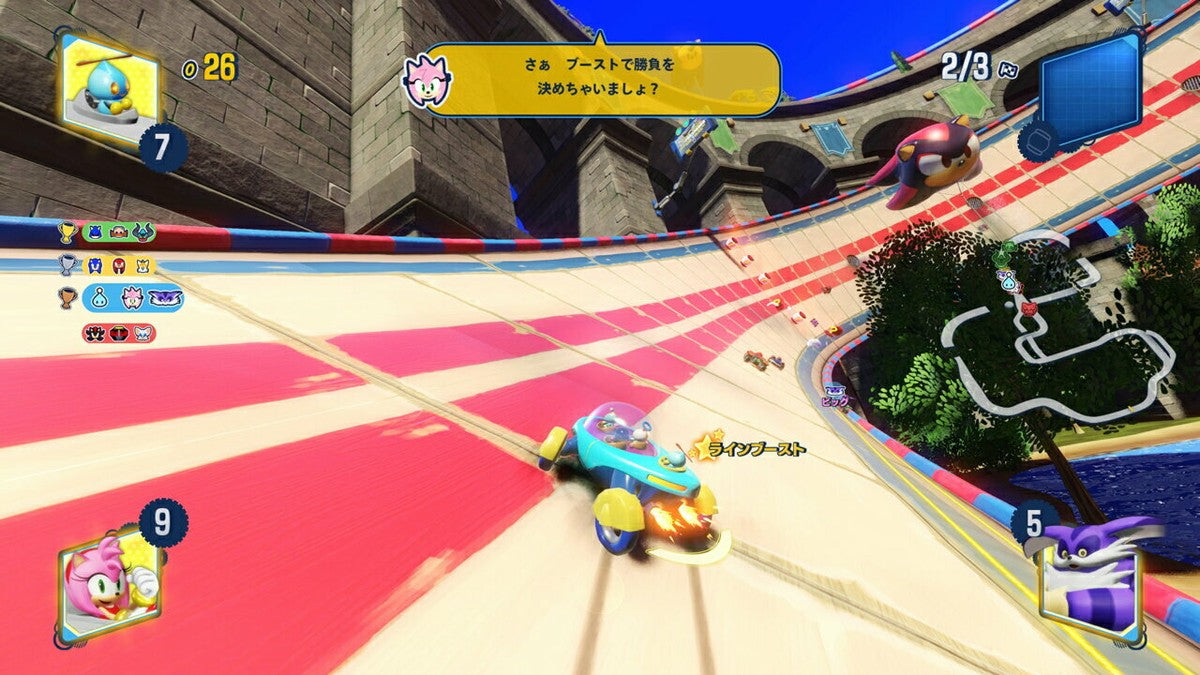The image size is (1200, 675).
Task: Select the Chao racer portrait
Action: (108, 88)
